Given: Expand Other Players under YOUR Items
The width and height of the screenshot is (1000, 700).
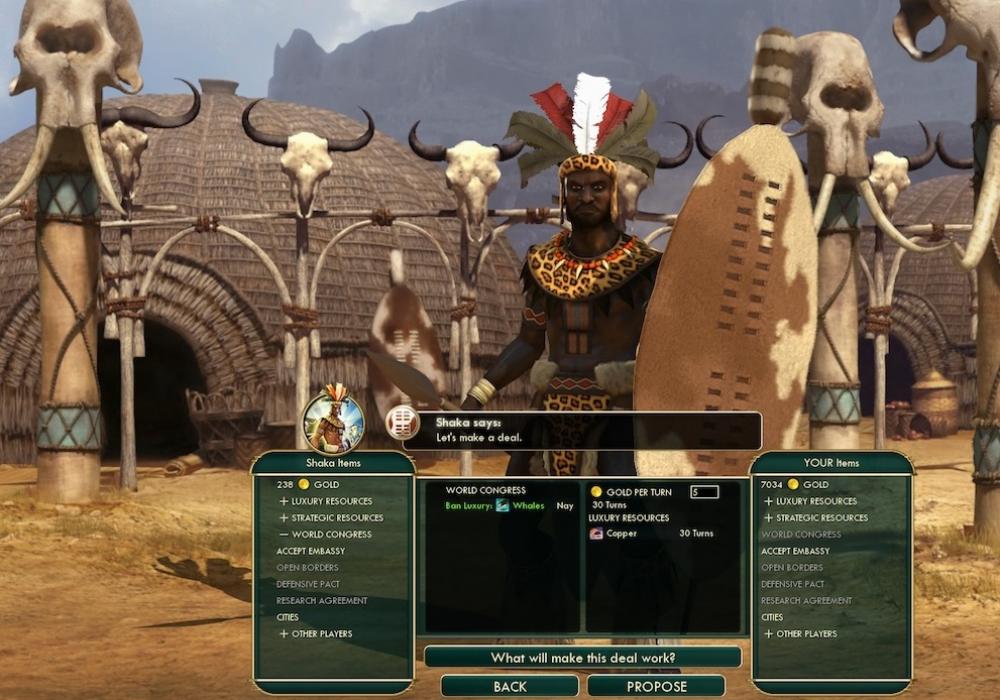Looking at the screenshot, I should coord(800,634).
